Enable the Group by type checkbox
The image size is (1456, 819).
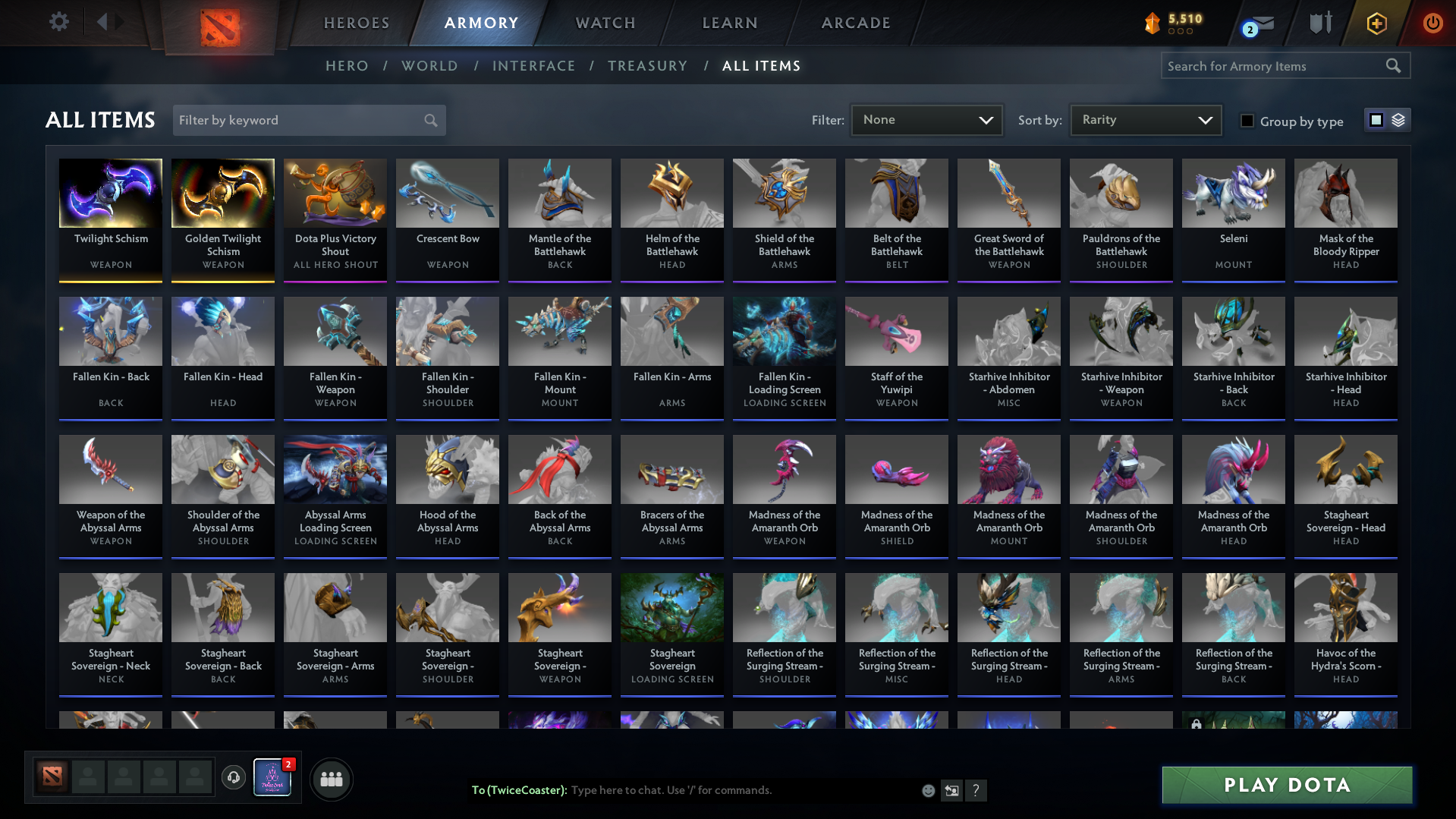[x=1247, y=121]
